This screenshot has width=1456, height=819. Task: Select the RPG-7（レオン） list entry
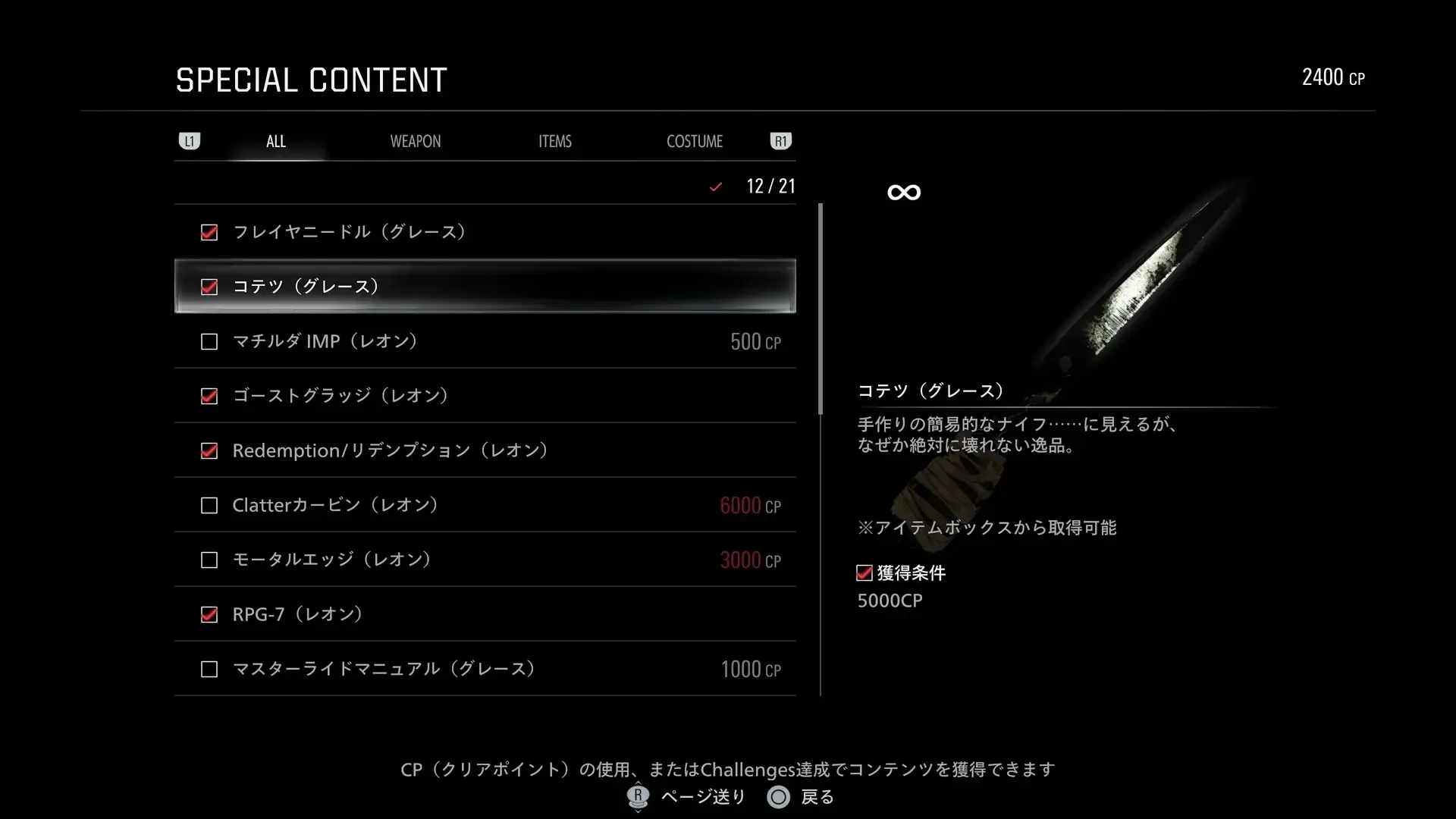coord(485,614)
